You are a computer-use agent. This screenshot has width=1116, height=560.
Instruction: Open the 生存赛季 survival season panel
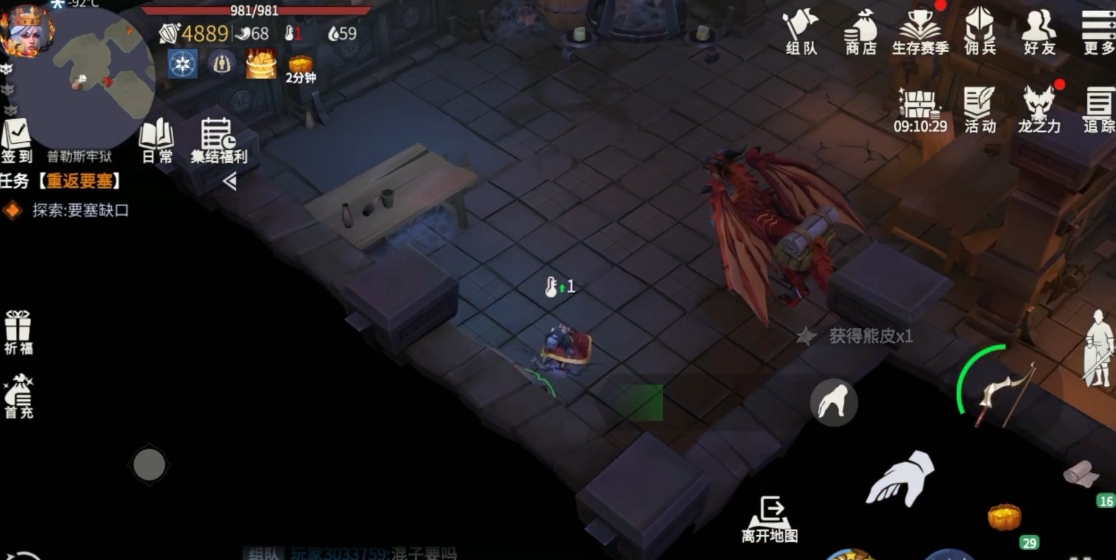coord(920,30)
